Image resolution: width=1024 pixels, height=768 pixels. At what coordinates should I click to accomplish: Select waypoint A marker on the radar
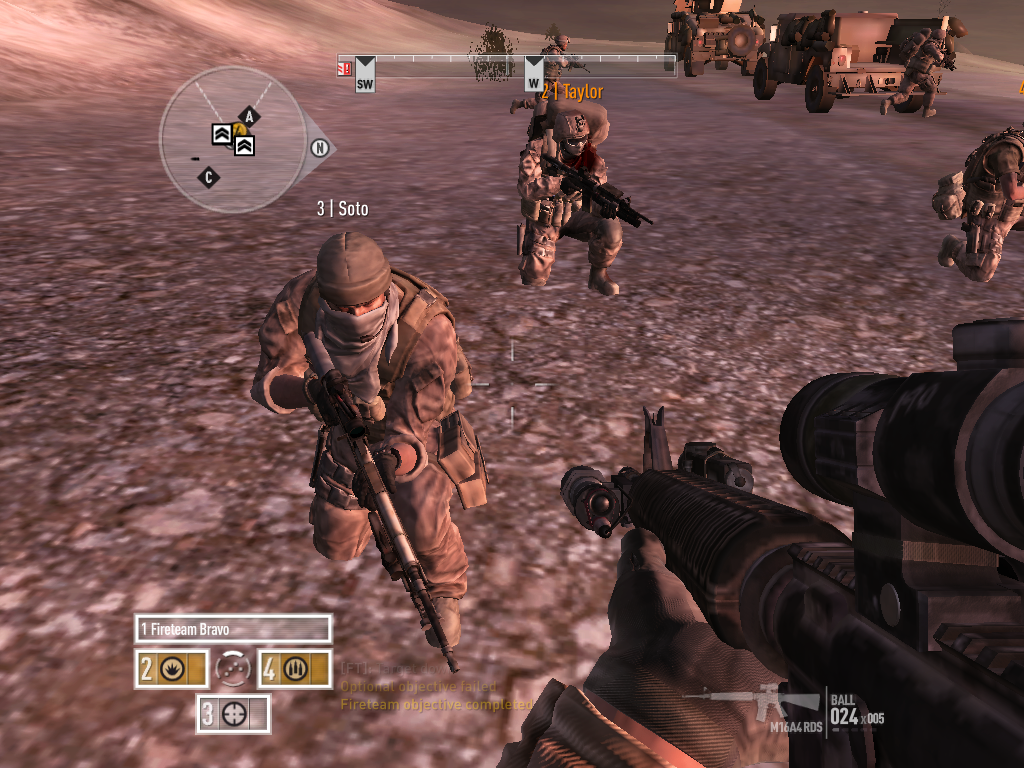point(248,117)
